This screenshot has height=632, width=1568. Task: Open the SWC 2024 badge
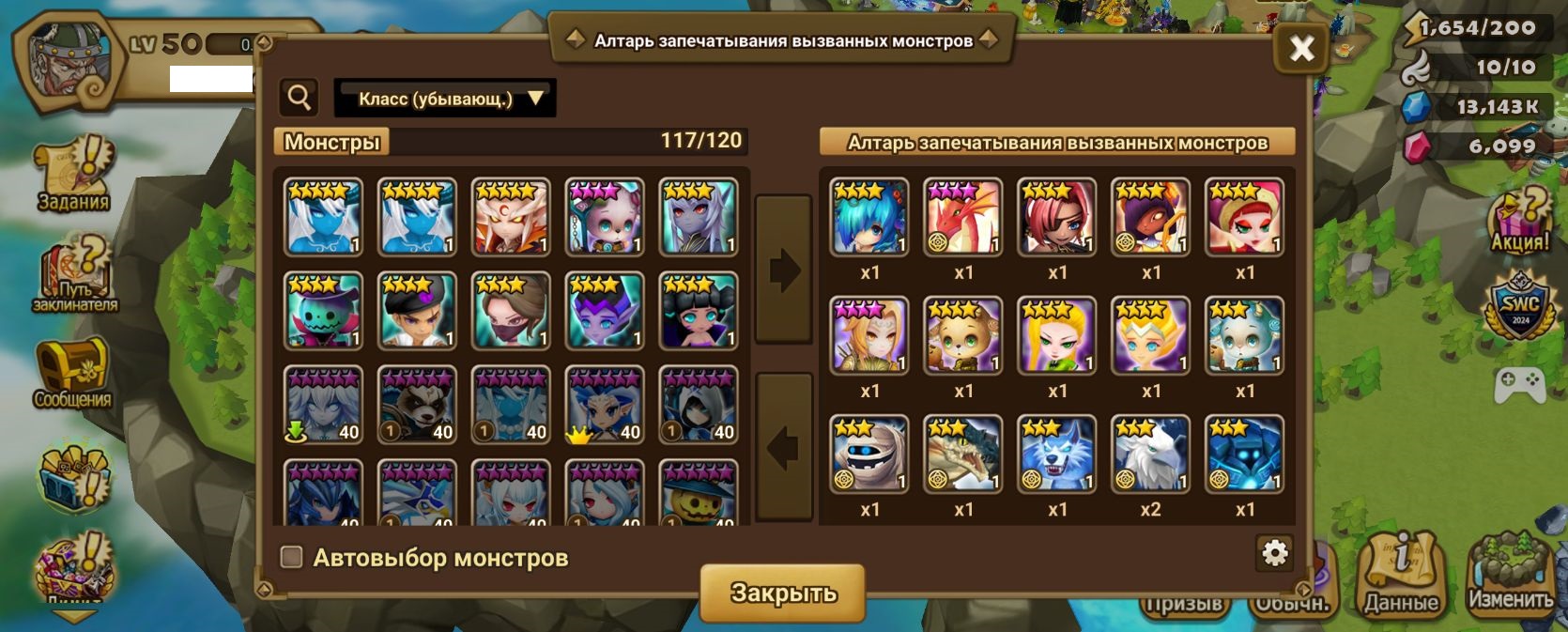1520,307
